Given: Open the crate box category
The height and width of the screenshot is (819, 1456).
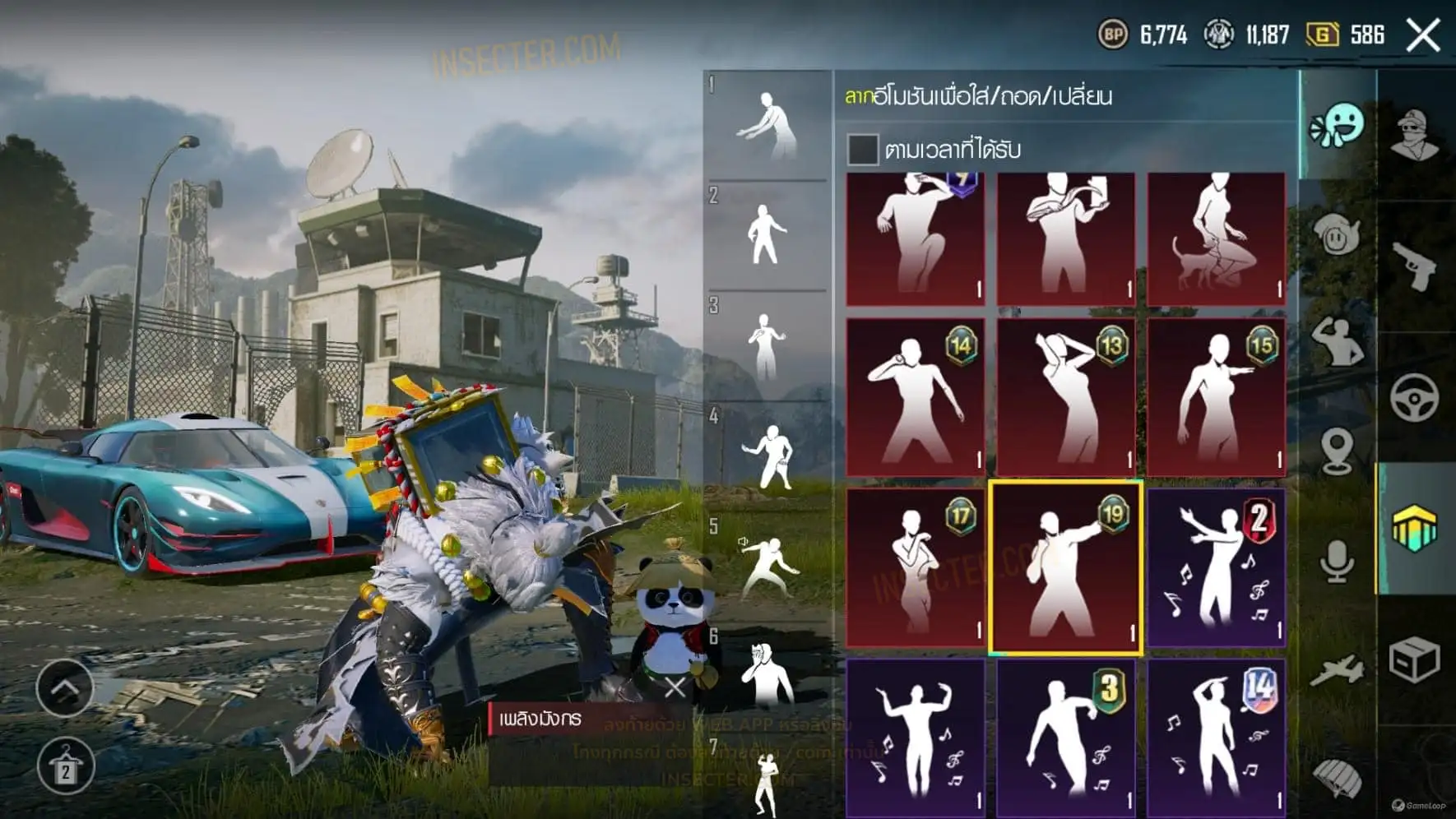Looking at the screenshot, I should (x=1415, y=659).
